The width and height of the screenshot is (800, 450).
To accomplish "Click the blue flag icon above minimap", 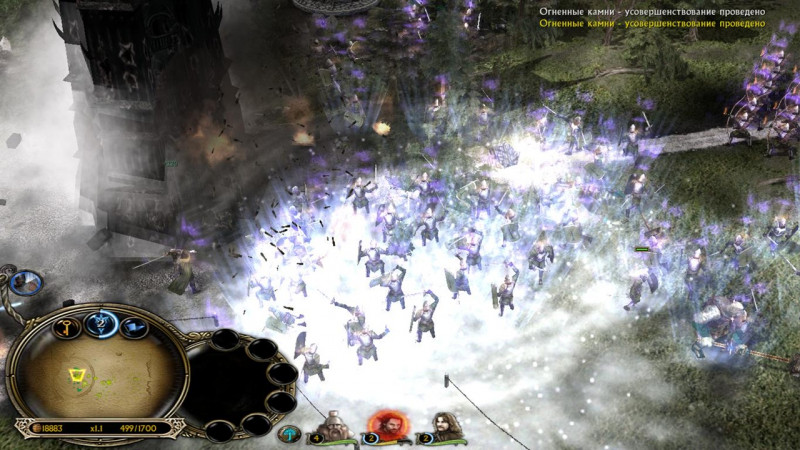I will click(131, 324).
